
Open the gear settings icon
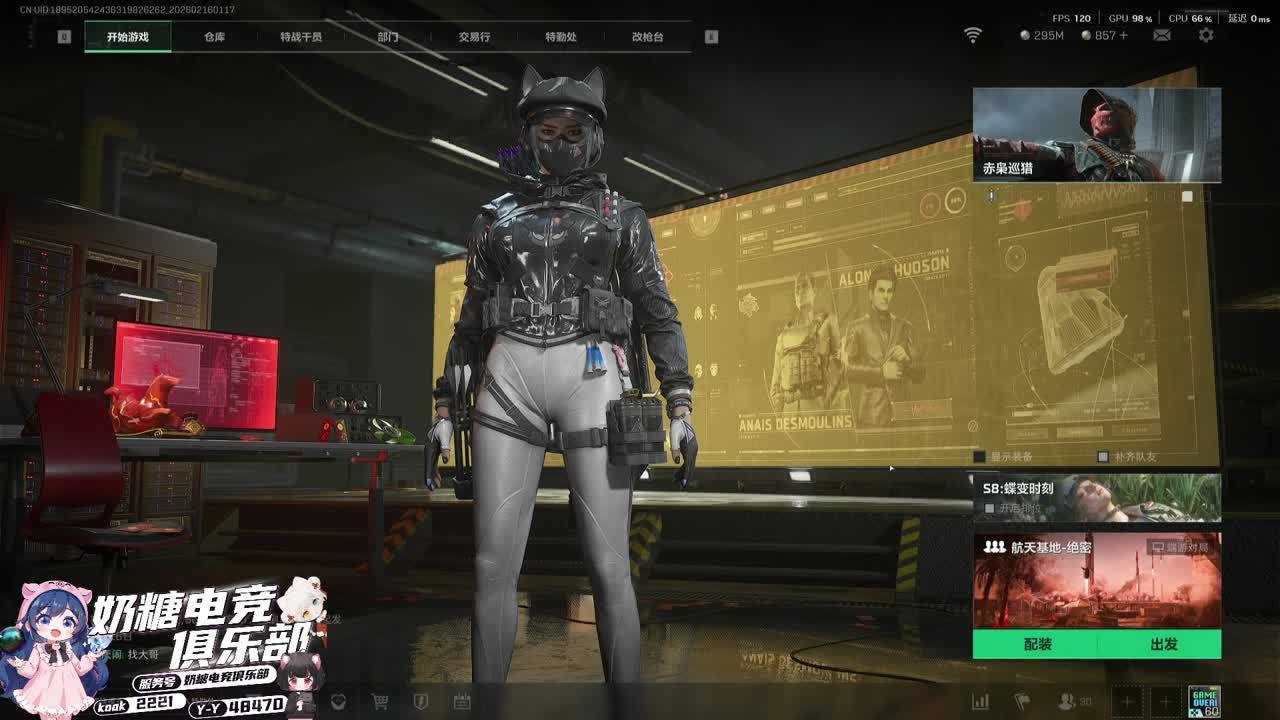click(x=1206, y=35)
